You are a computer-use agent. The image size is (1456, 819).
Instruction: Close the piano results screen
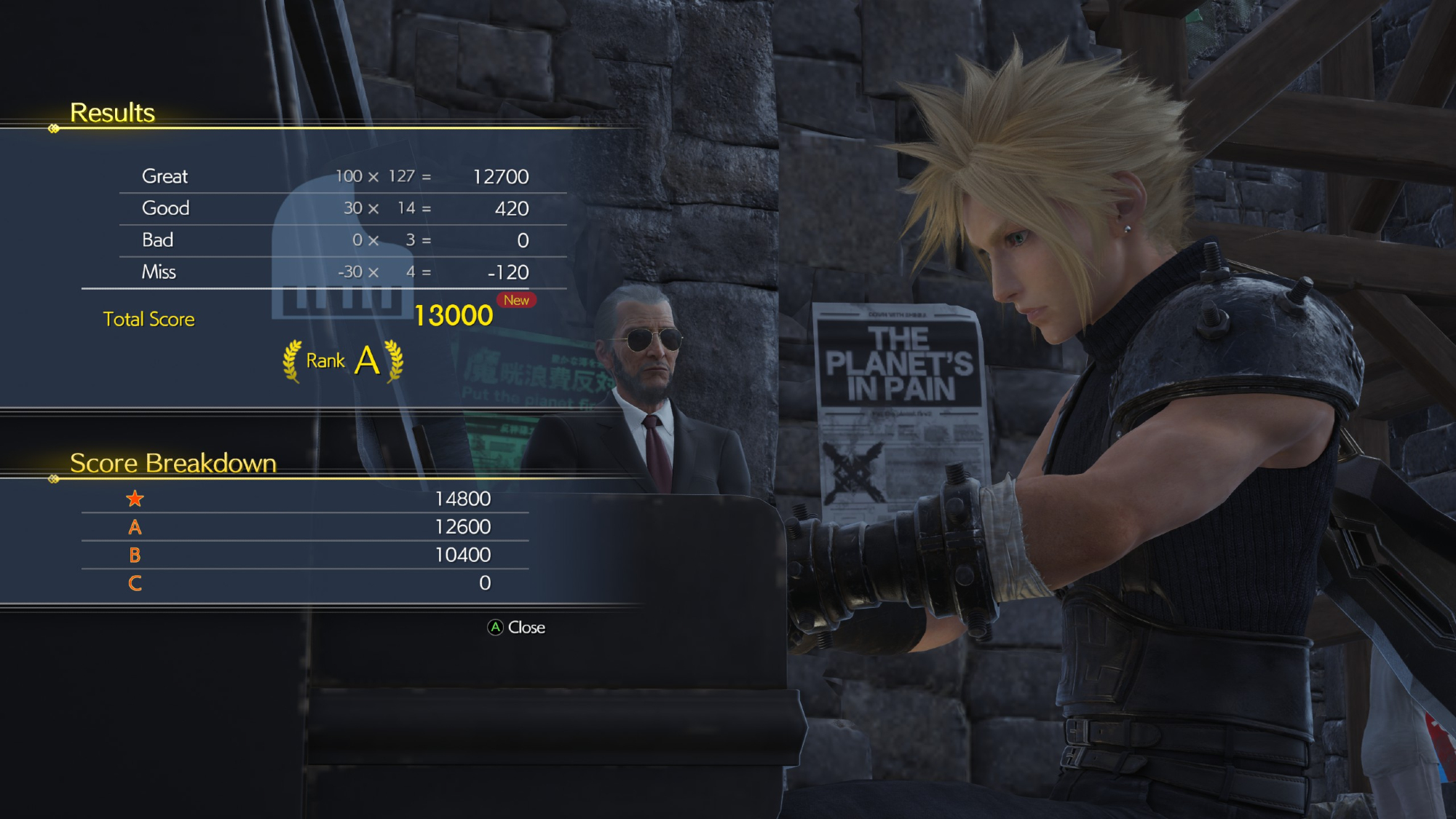click(x=516, y=628)
